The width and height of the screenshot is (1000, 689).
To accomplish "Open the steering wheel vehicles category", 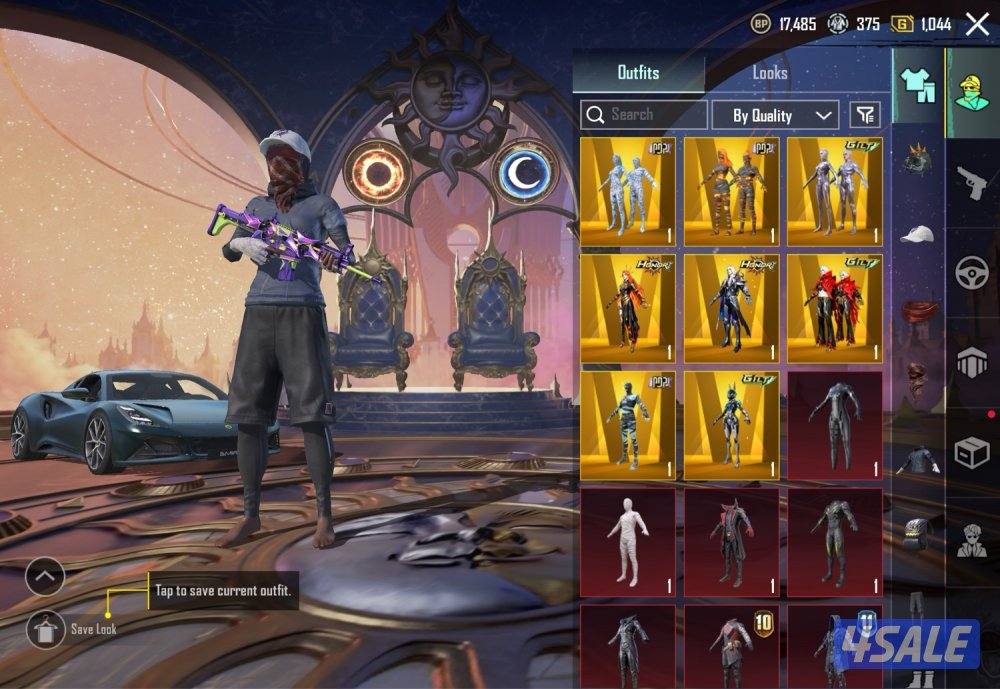I will tap(972, 273).
